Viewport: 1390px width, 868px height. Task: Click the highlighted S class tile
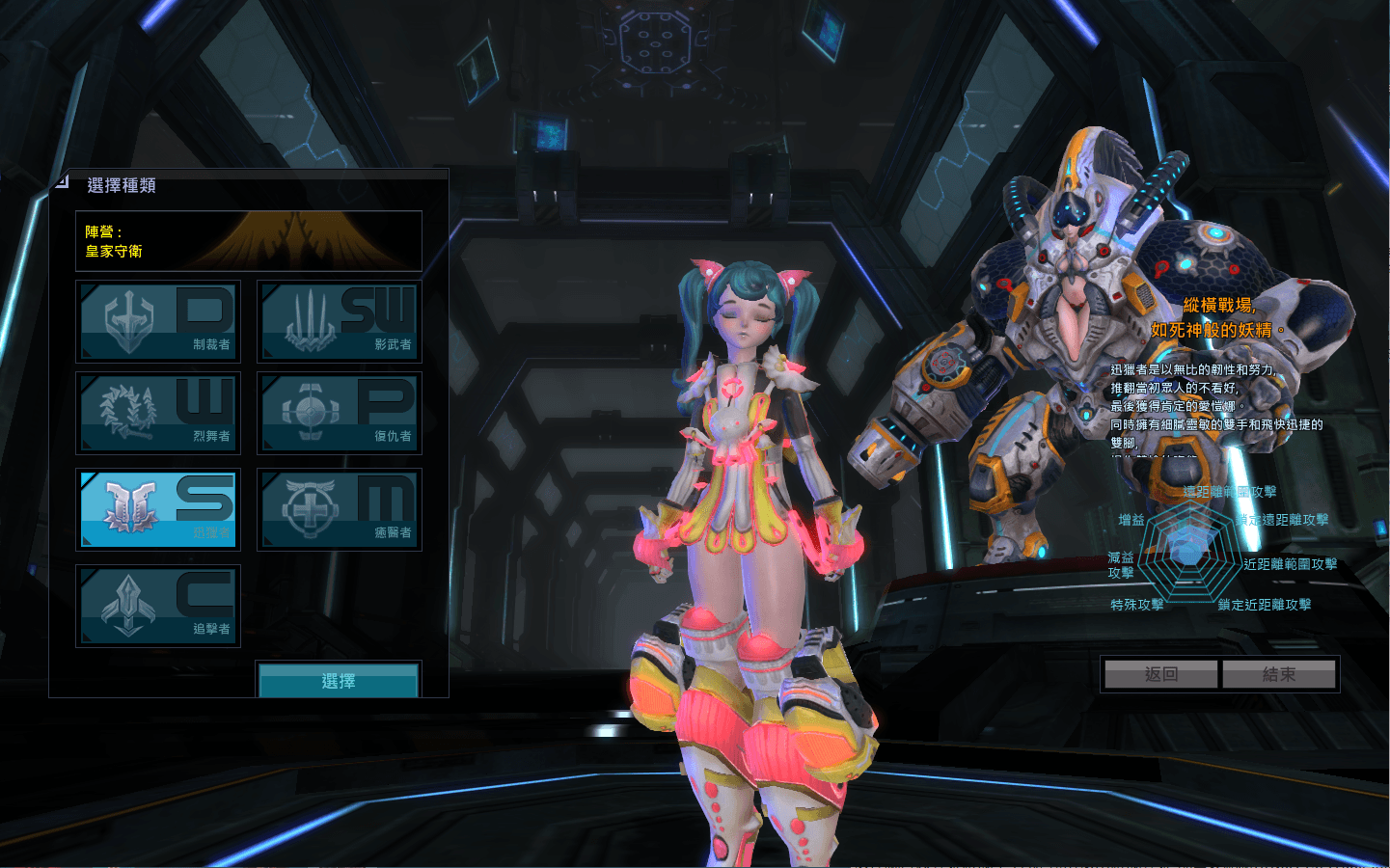click(158, 509)
